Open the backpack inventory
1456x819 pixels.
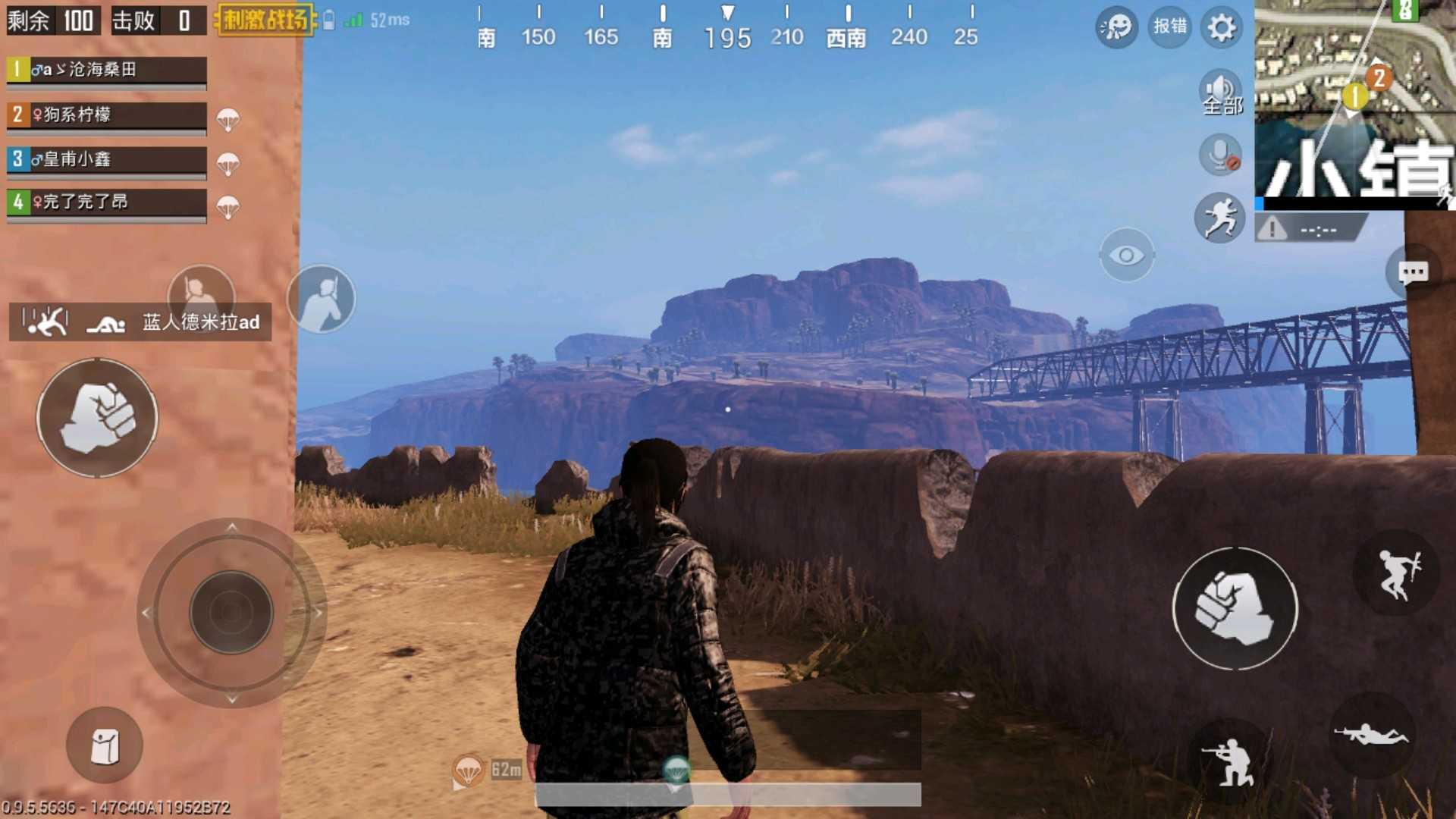coord(105,745)
